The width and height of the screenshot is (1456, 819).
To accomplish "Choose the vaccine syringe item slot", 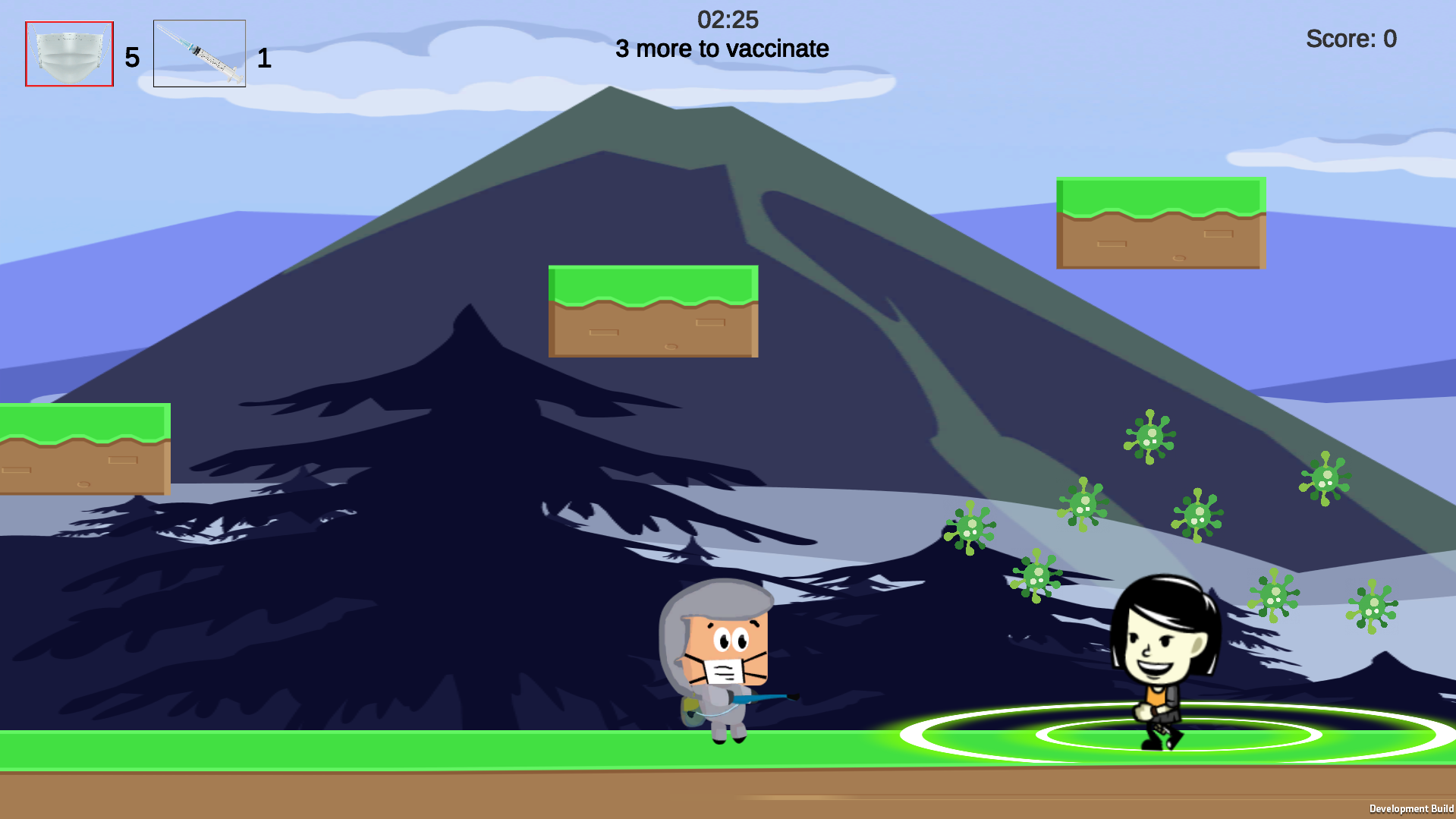I will coord(200,54).
